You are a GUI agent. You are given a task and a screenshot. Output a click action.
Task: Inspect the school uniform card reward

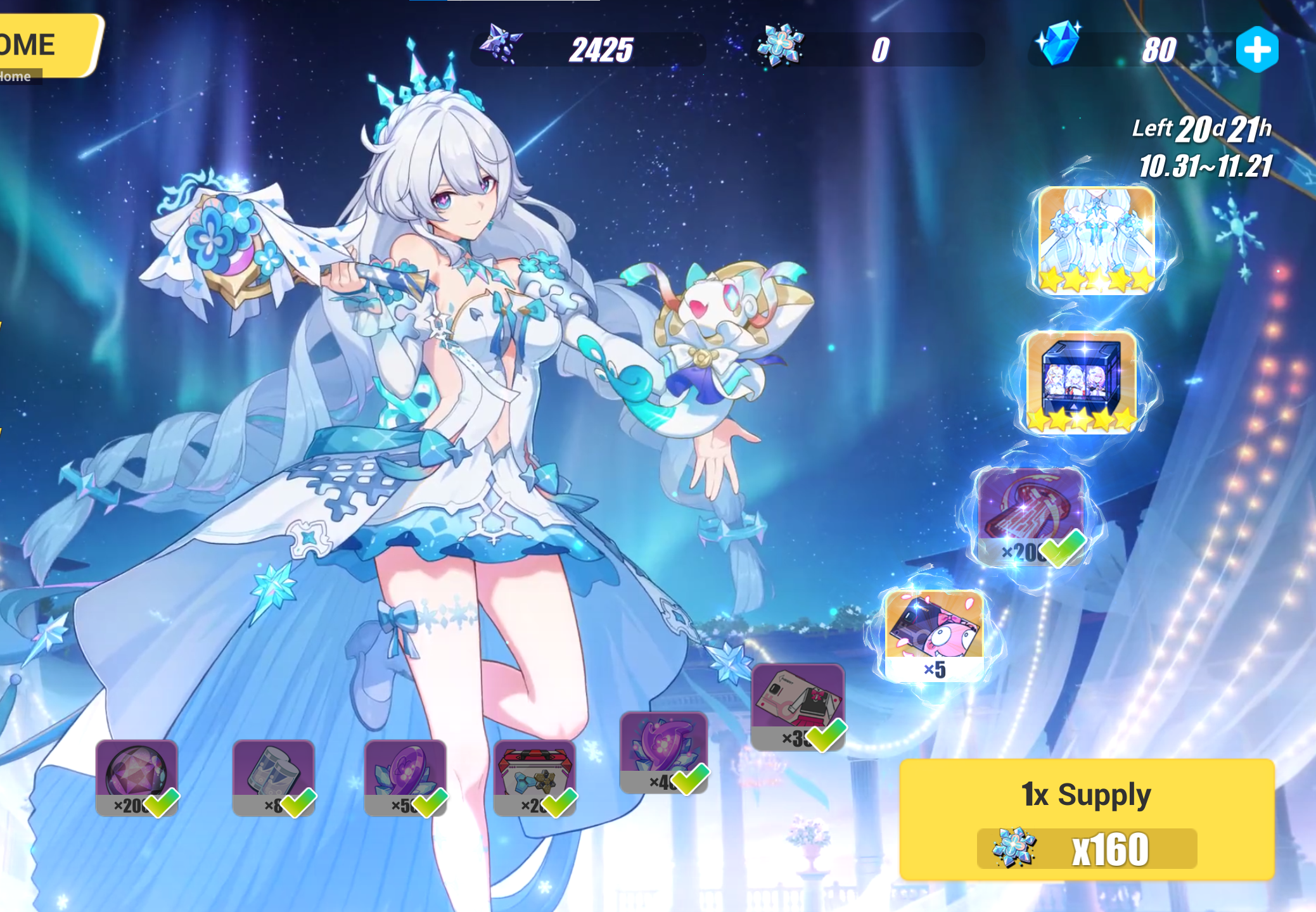[x=798, y=706]
